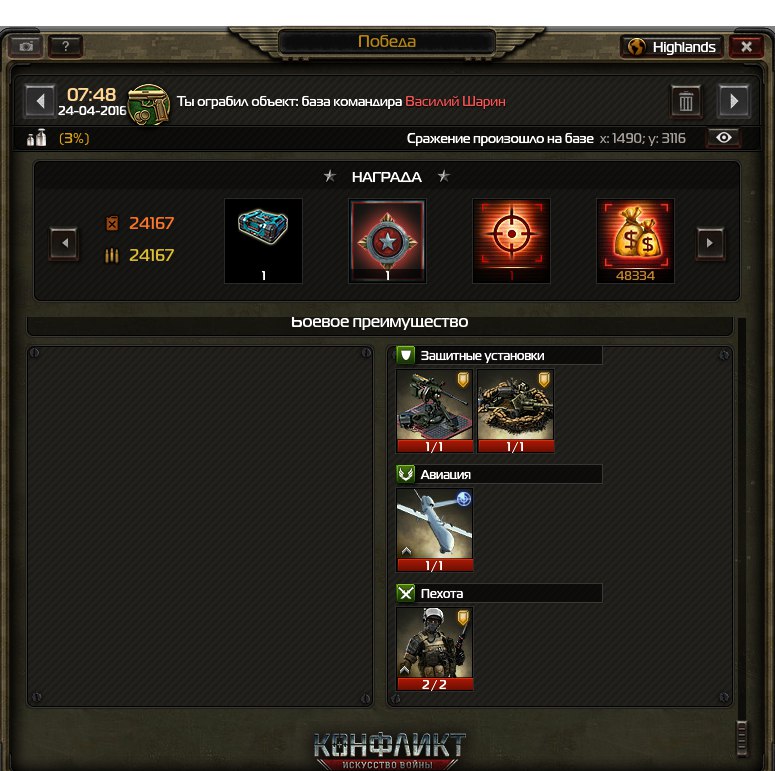Select the red crosshair target reward
775x771 pixels.
click(511, 240)
